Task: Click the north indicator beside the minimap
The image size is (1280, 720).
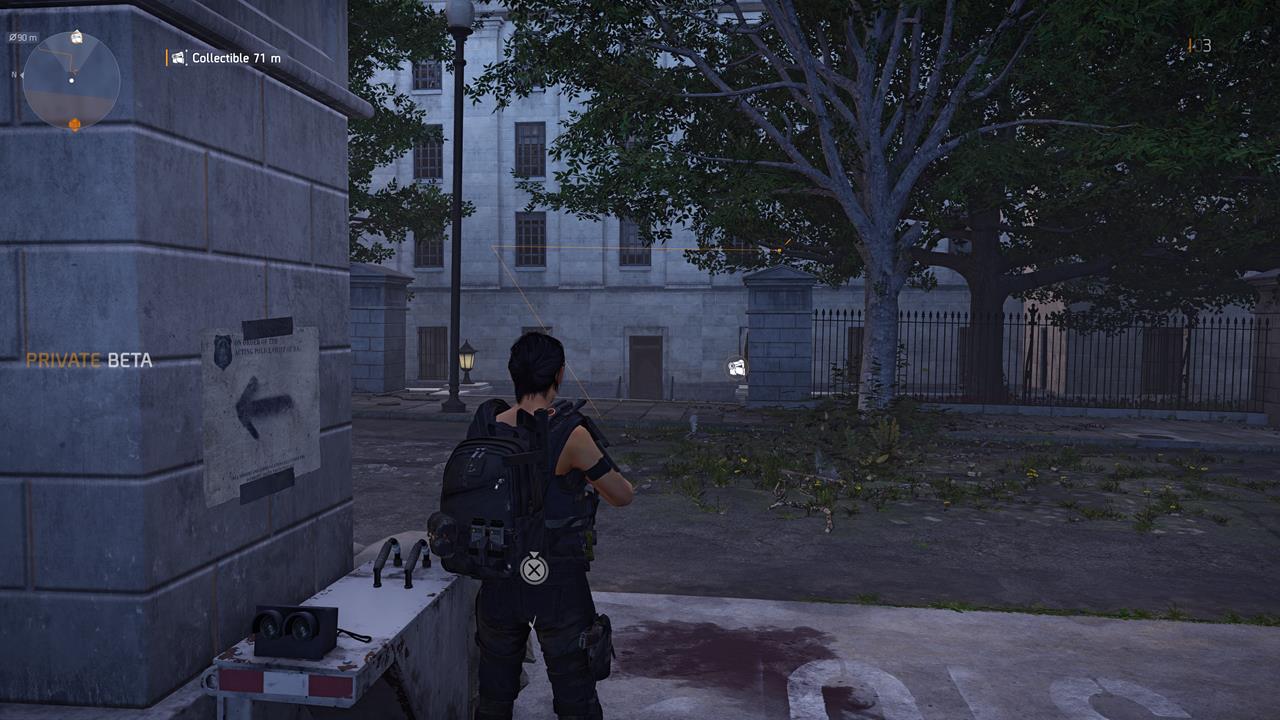Action: (x=15, y=74)
